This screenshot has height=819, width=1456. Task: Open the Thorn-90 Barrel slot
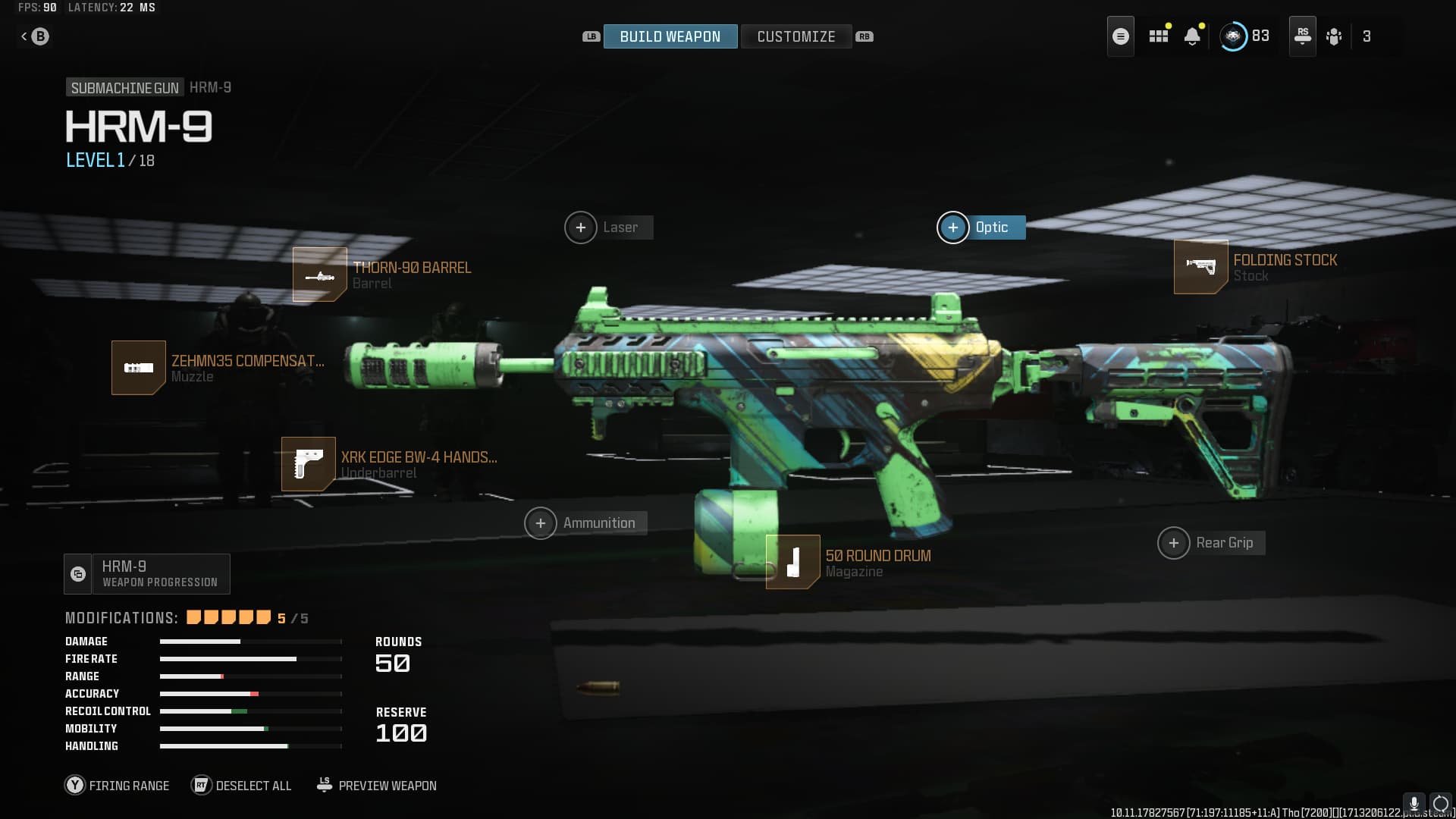(x=320, y=275)
